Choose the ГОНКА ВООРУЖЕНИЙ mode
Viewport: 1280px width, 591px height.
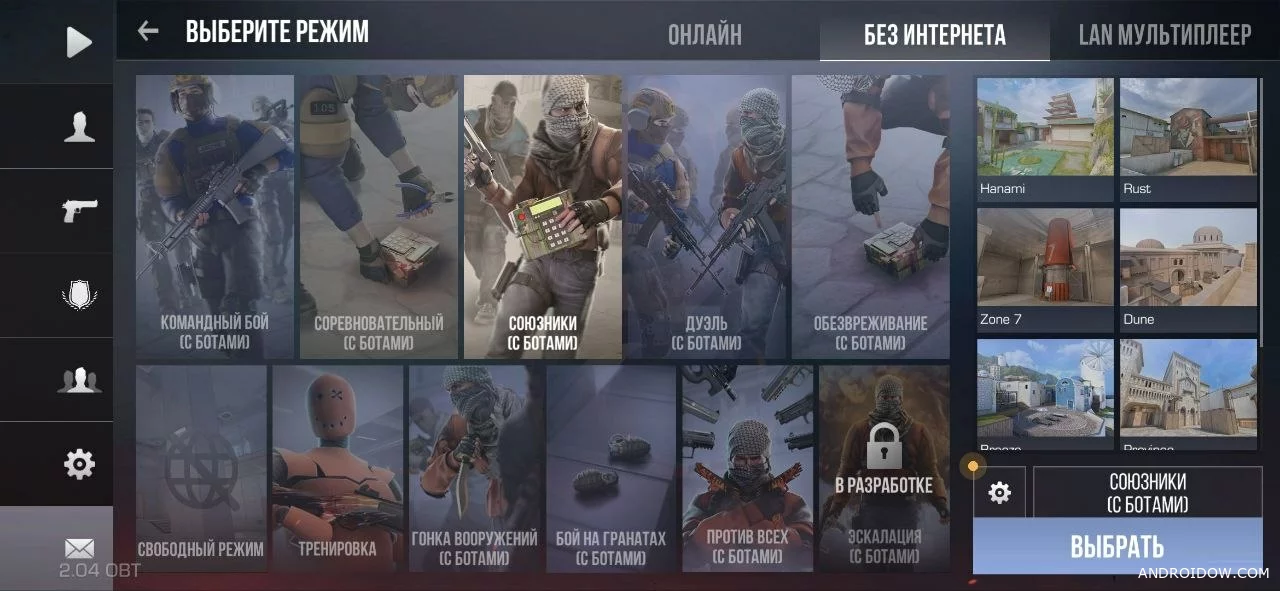click(475, 468)
